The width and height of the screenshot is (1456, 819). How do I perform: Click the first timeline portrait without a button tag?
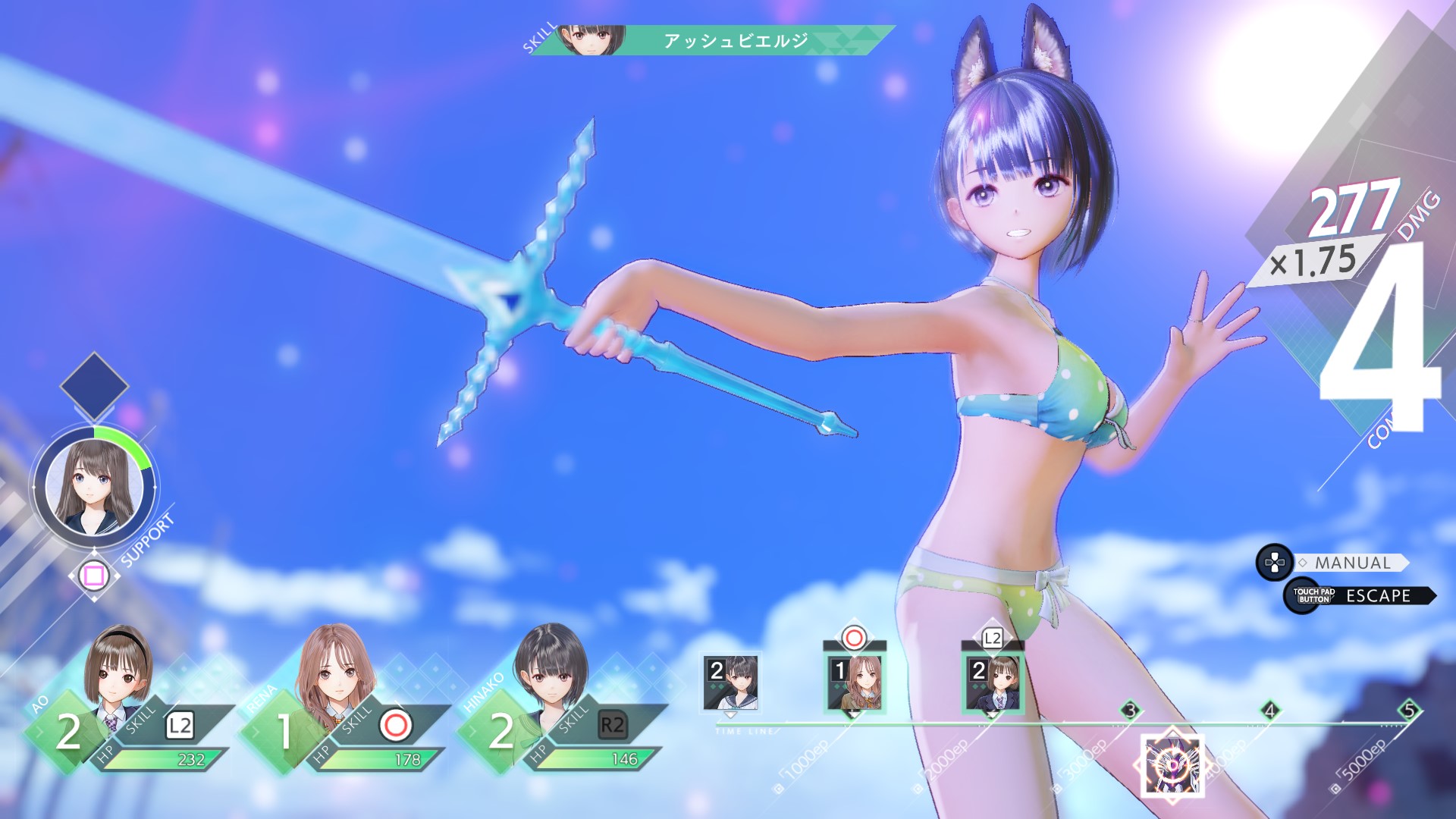(730, 682)
